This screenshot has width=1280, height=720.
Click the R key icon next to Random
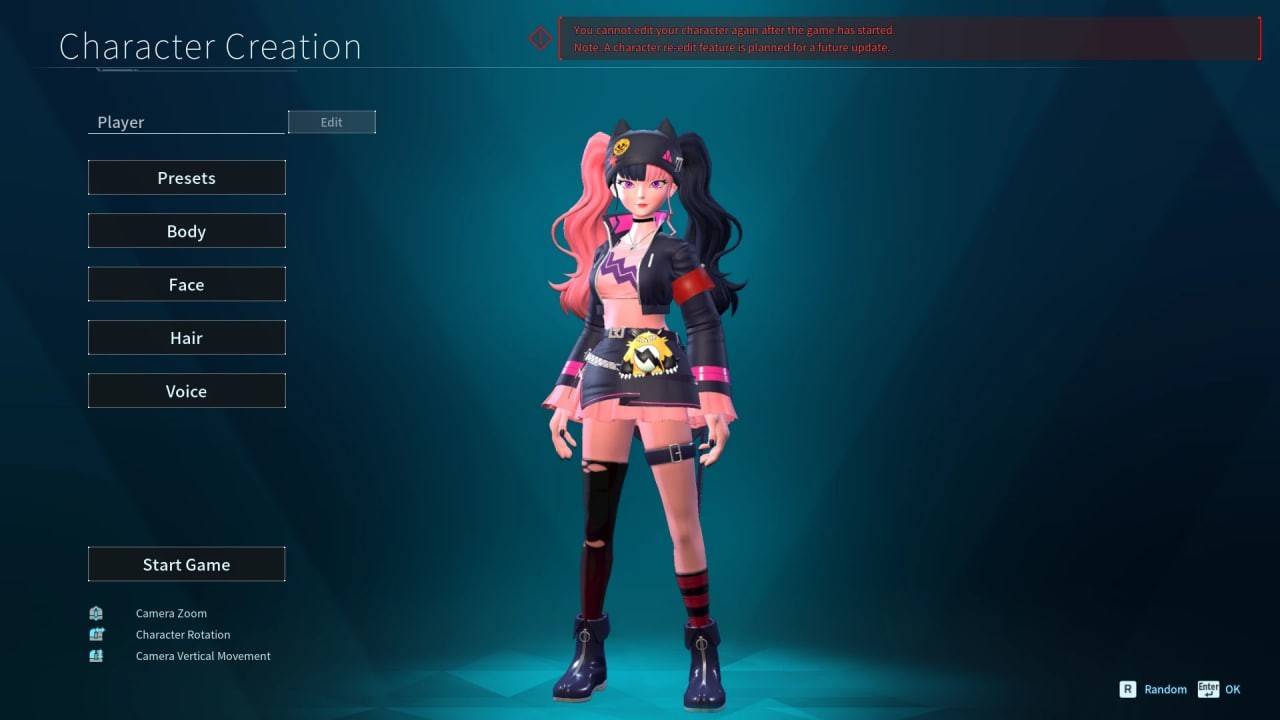click(x=1127, y=689)
